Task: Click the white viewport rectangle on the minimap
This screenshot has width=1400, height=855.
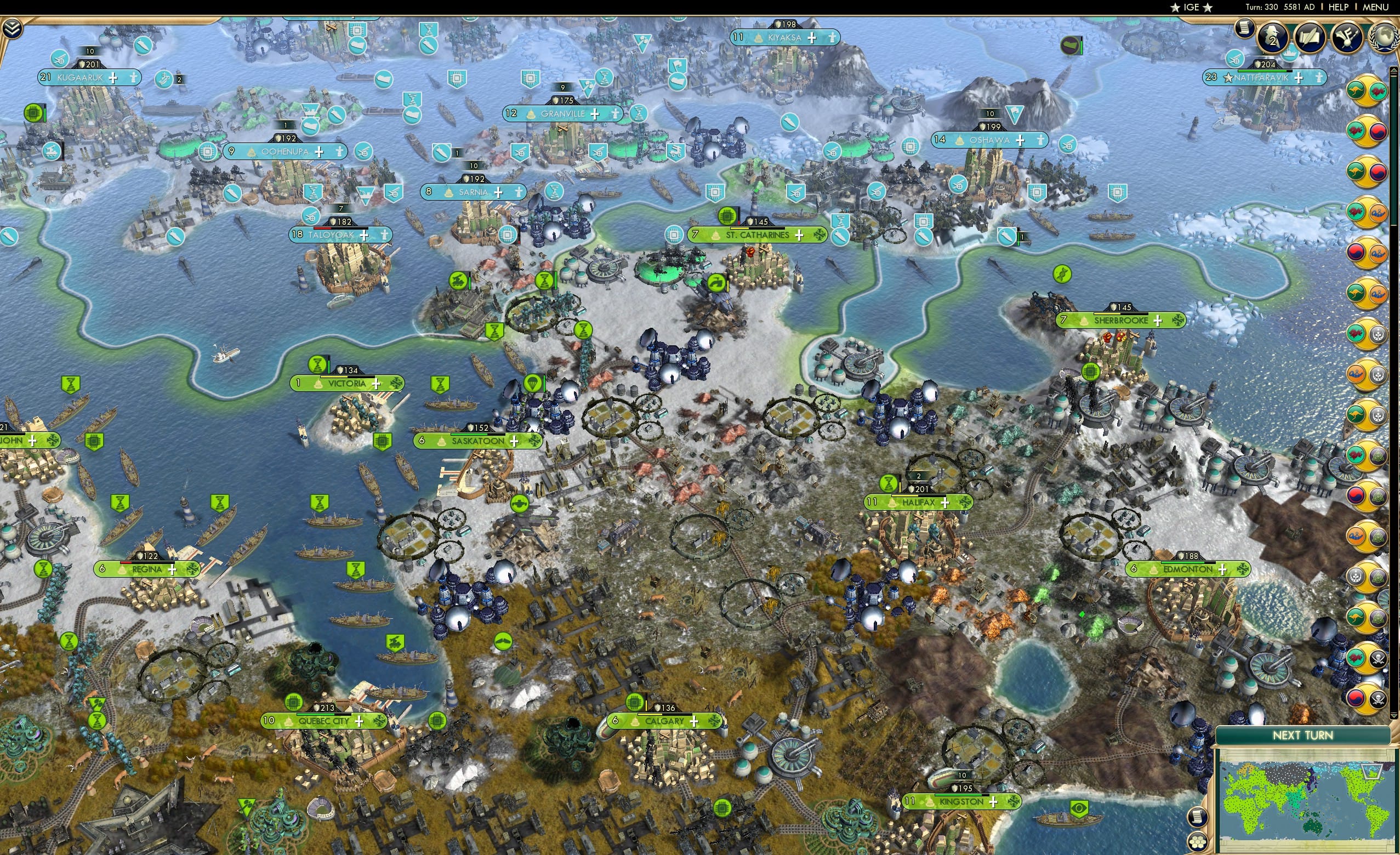Action: (1372, 772)
